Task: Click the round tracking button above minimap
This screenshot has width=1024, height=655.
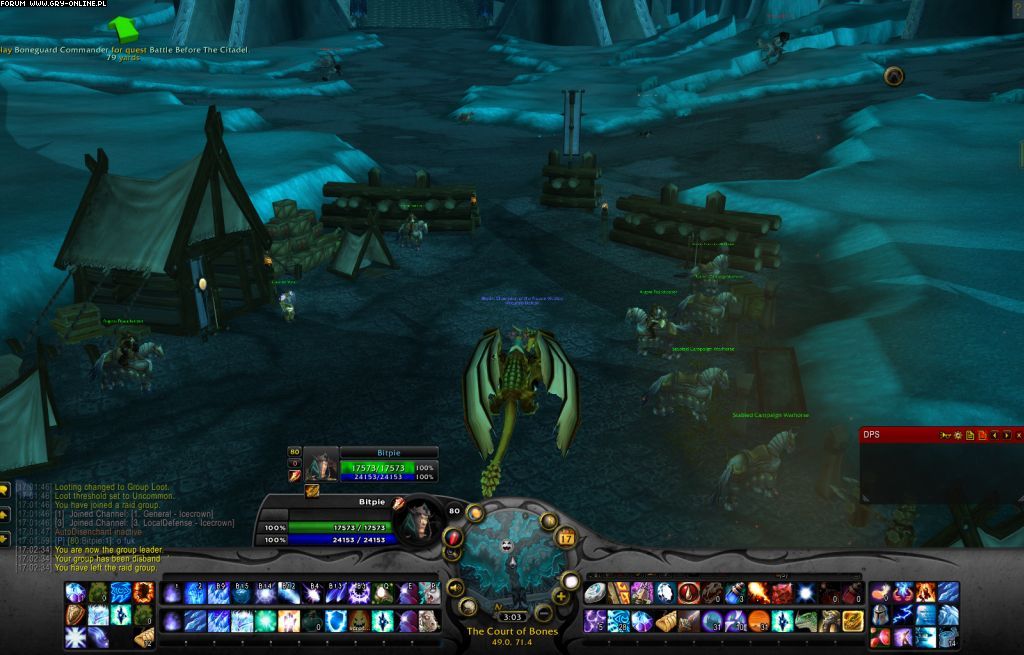Action: click(475, 513)
